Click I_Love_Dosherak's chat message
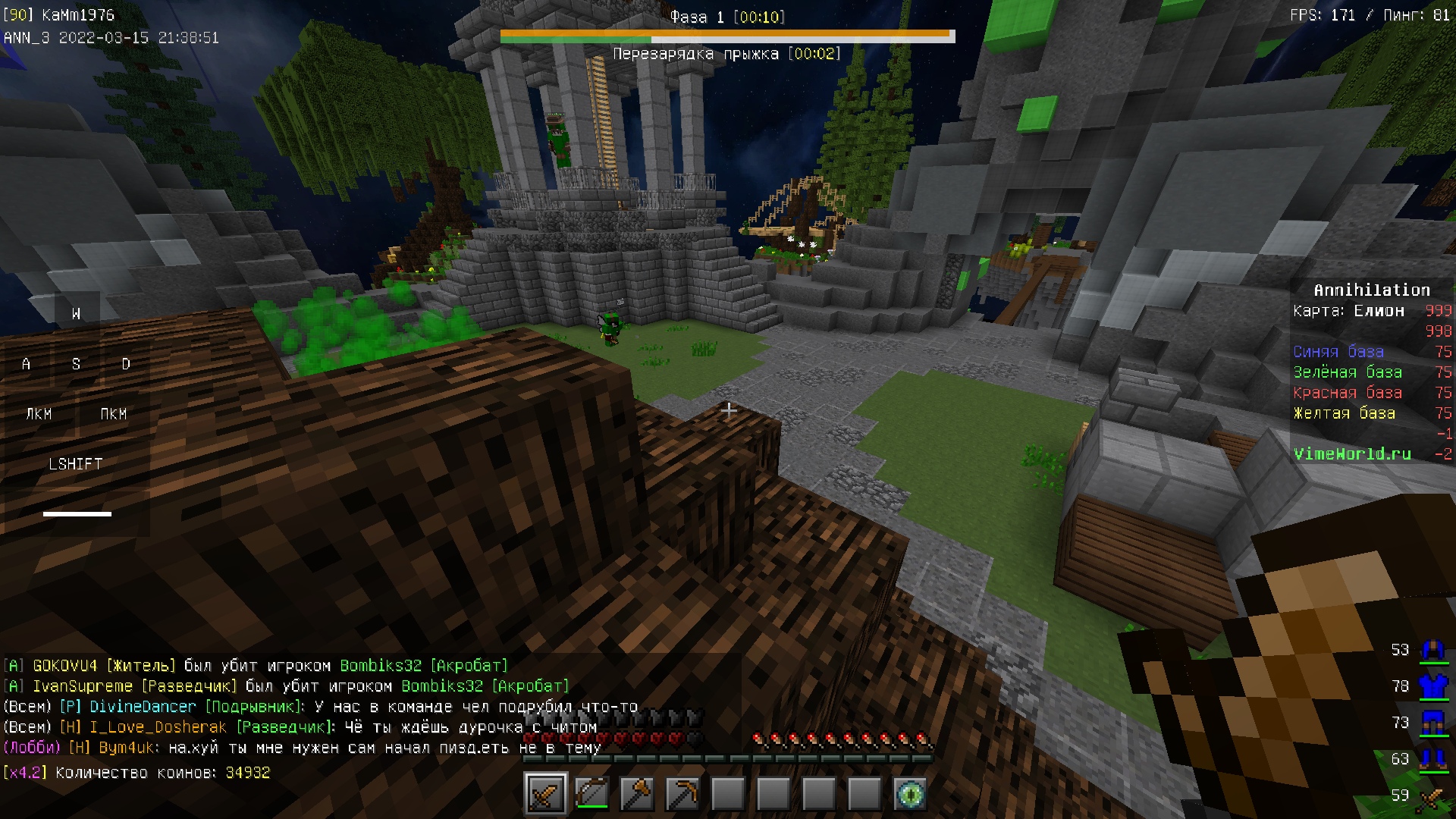Image resolution: width=1456 pixels, height=819 pixels. (x=470, y=727)
